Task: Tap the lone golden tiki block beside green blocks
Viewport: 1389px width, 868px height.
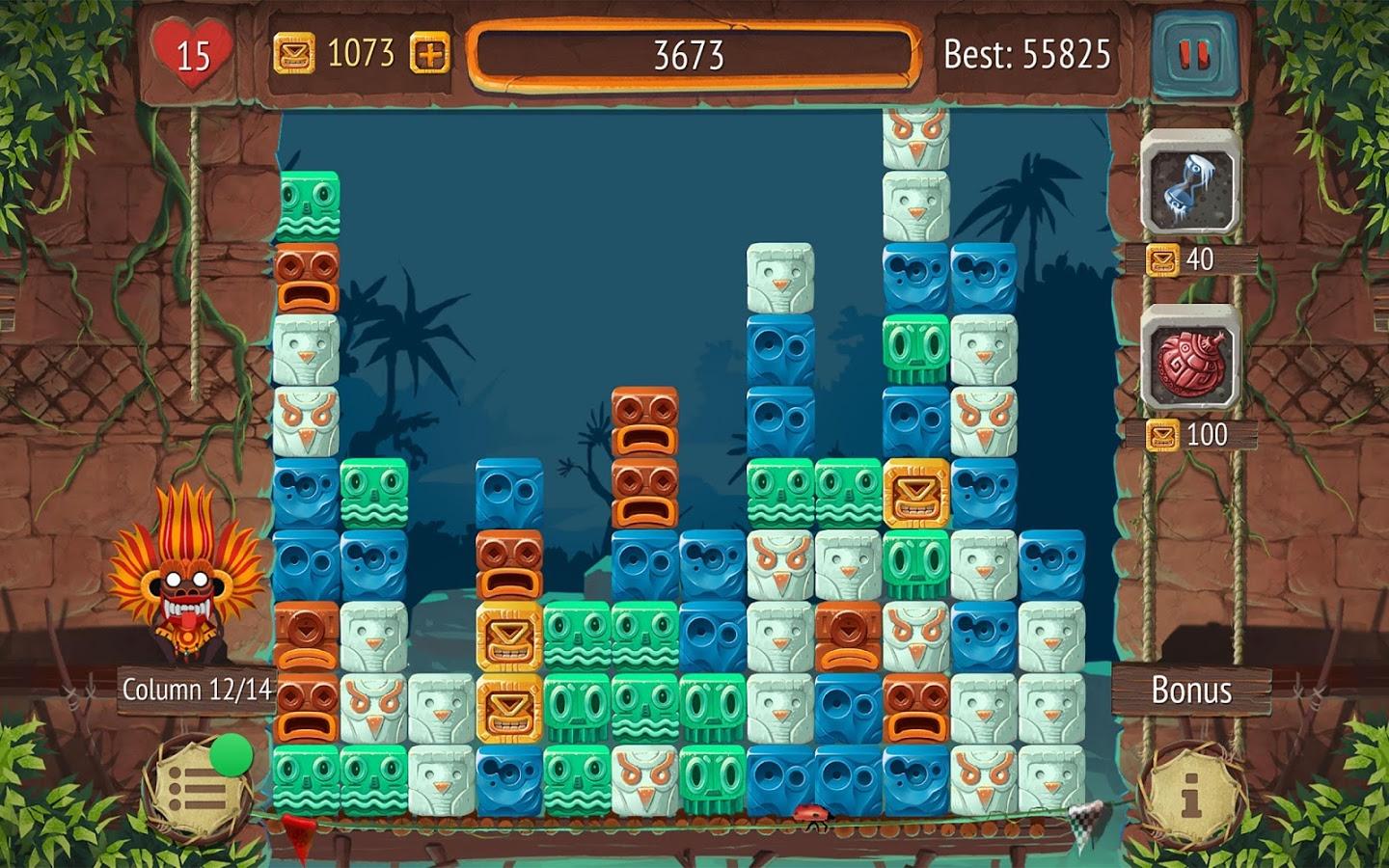Action: click(x=915, y=492)
